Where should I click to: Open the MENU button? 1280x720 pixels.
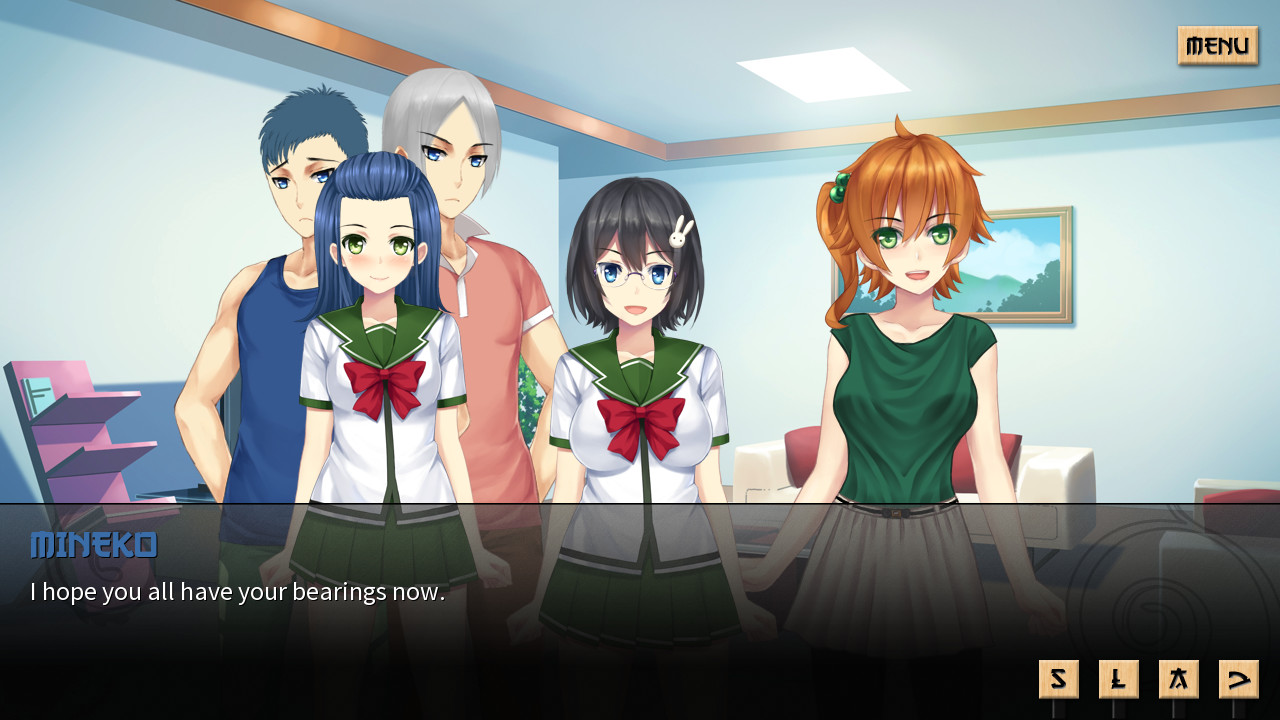1216,46
